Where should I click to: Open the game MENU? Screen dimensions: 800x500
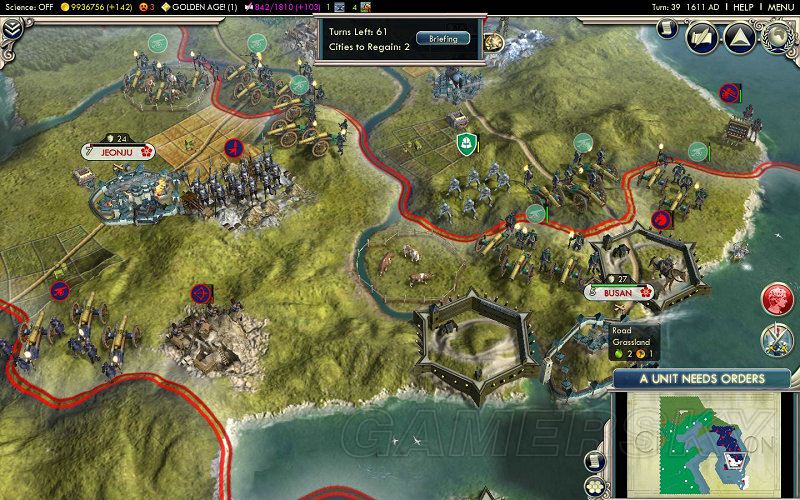pyautogui.click(x=780, y=6)
